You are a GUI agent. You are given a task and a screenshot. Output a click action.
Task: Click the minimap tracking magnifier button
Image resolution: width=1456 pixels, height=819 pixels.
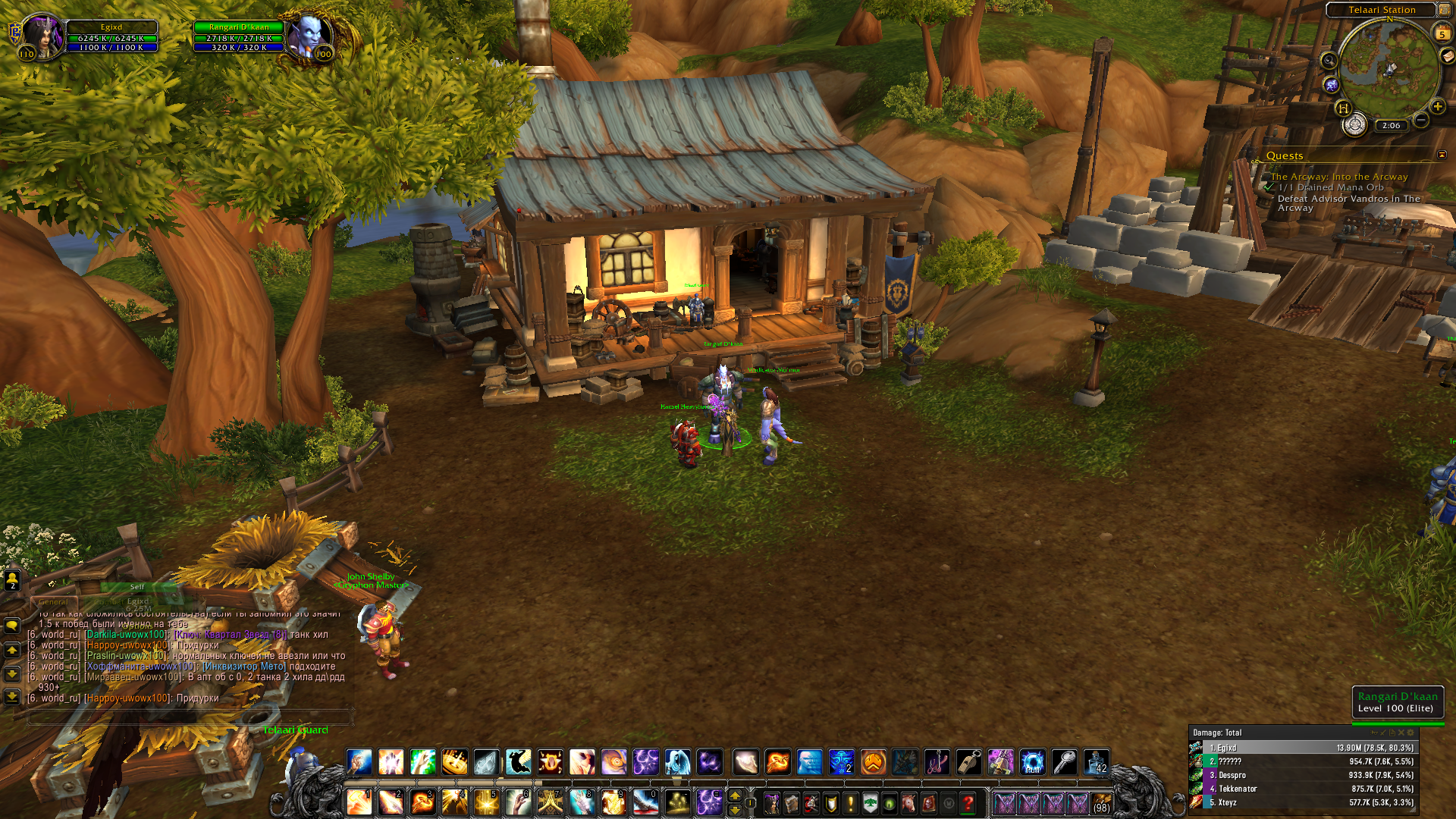(x=1329, y=61)
